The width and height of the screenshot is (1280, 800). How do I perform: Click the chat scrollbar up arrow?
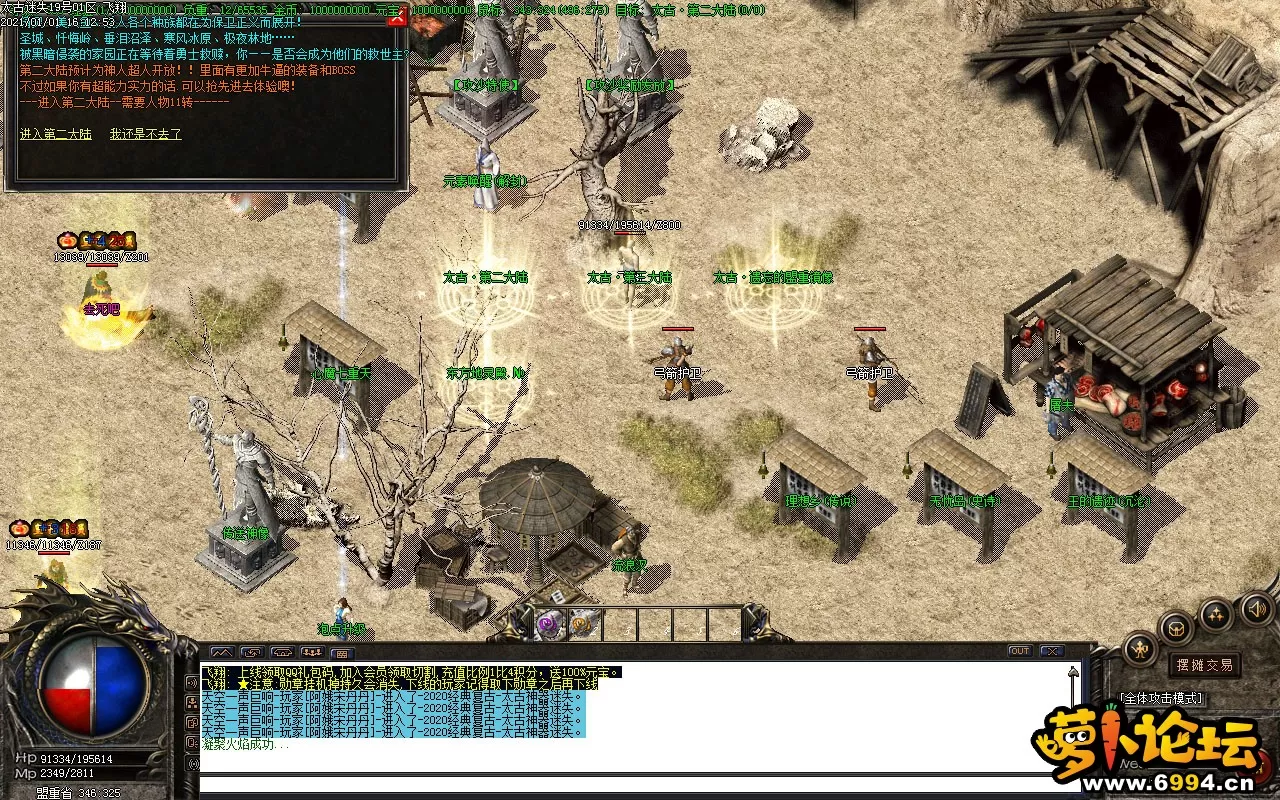tap(1074, 672)
